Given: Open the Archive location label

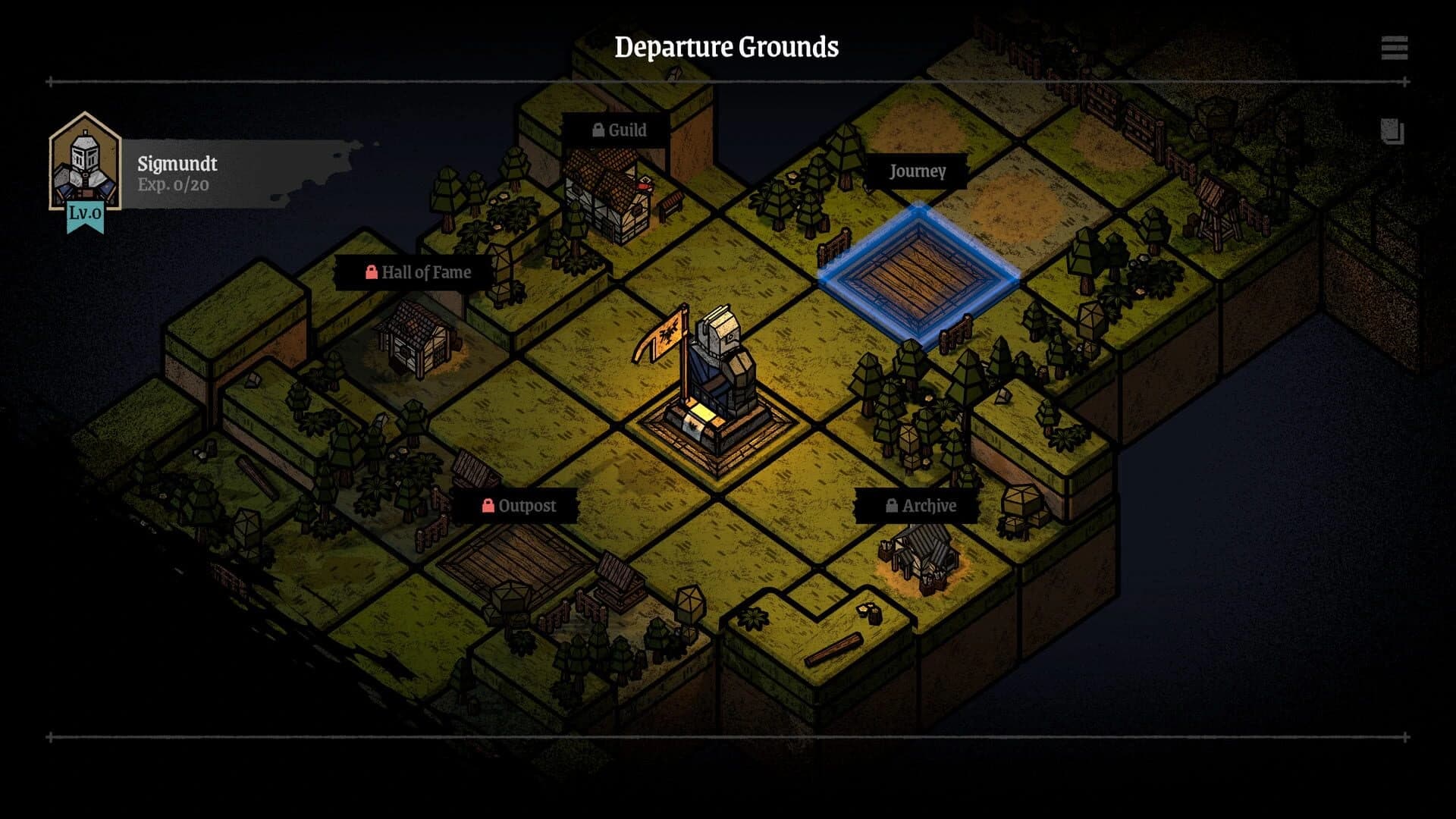Looking at the screenshot, I should coord(930,506).
